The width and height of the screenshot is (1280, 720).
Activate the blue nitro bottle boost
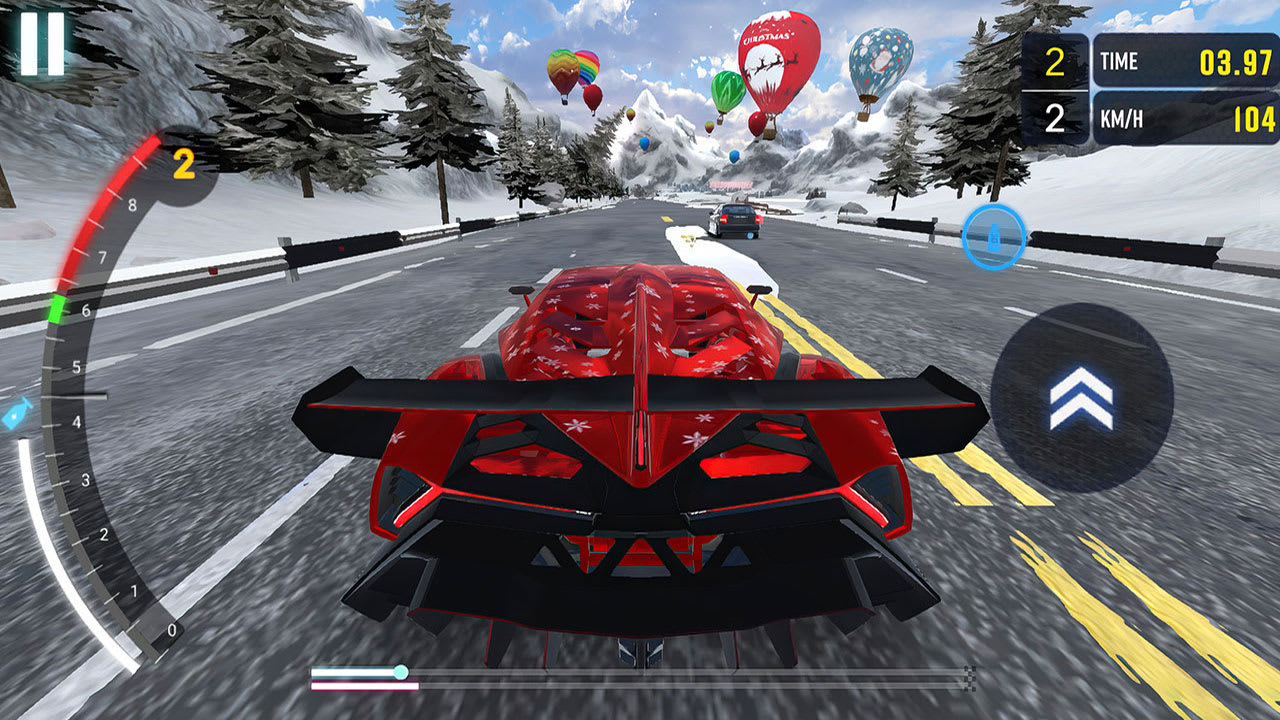[993, 237]
